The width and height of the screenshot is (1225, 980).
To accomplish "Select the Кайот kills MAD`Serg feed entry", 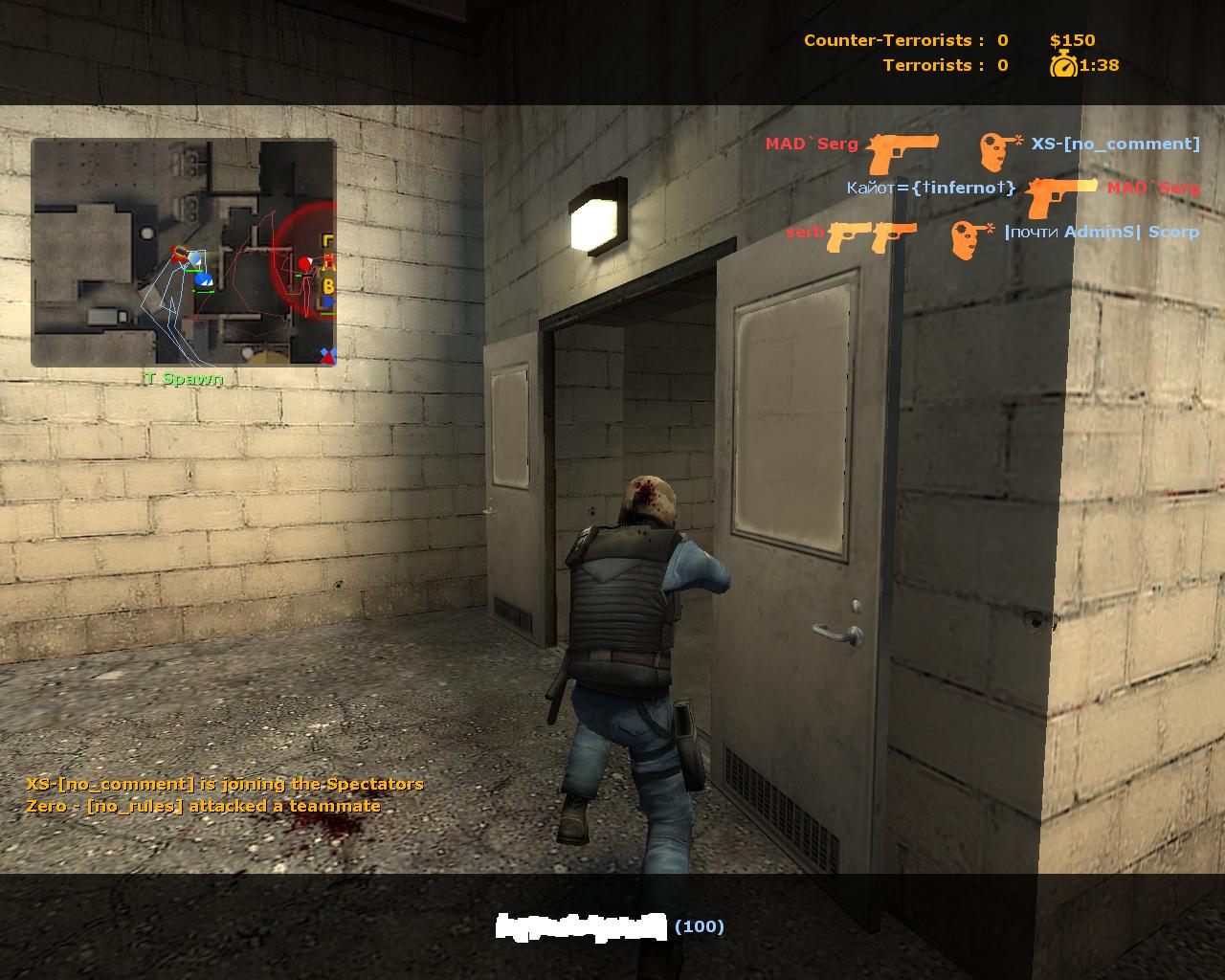I will (x=1022, y=189).
